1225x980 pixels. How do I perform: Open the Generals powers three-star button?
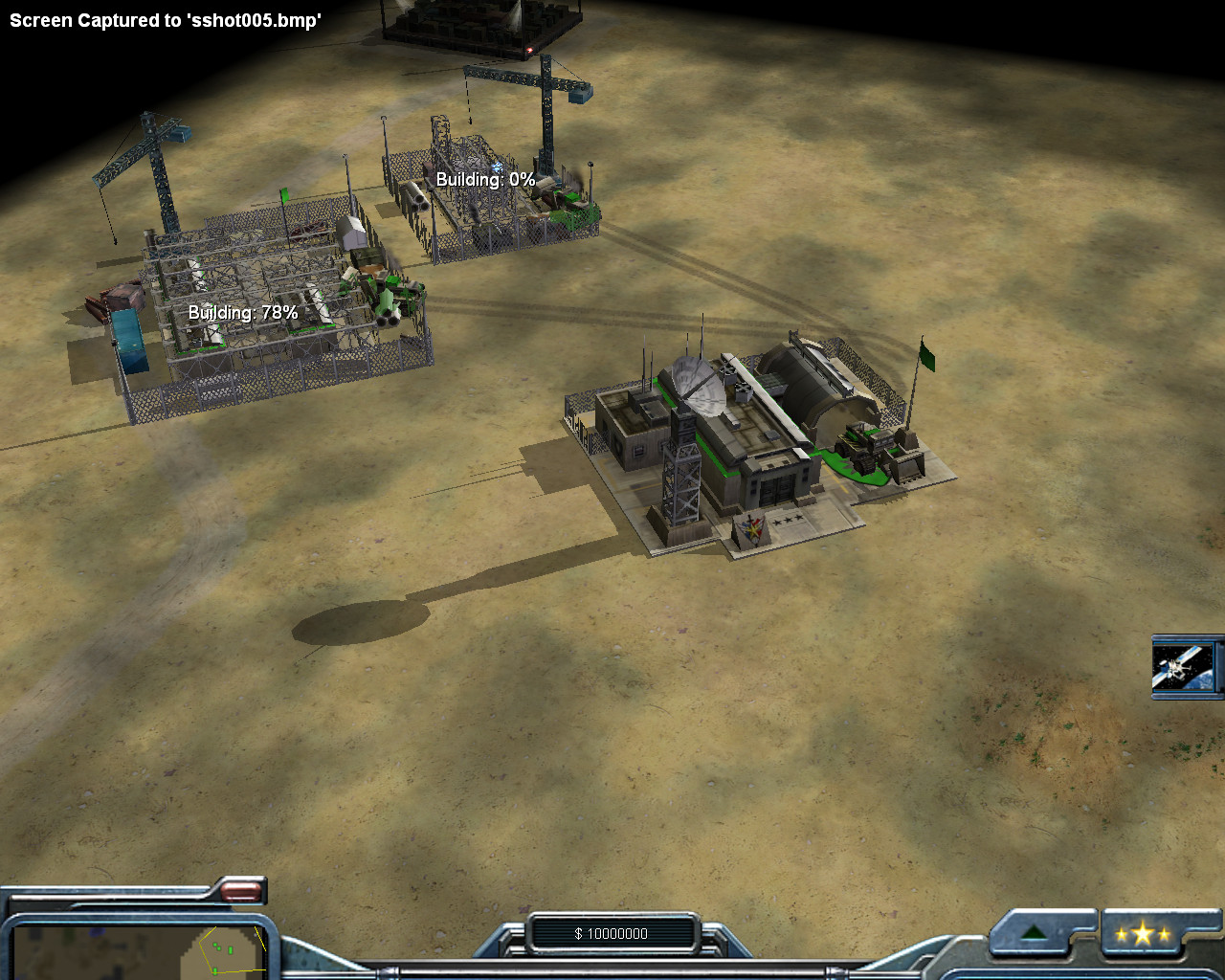[1143, 933]
